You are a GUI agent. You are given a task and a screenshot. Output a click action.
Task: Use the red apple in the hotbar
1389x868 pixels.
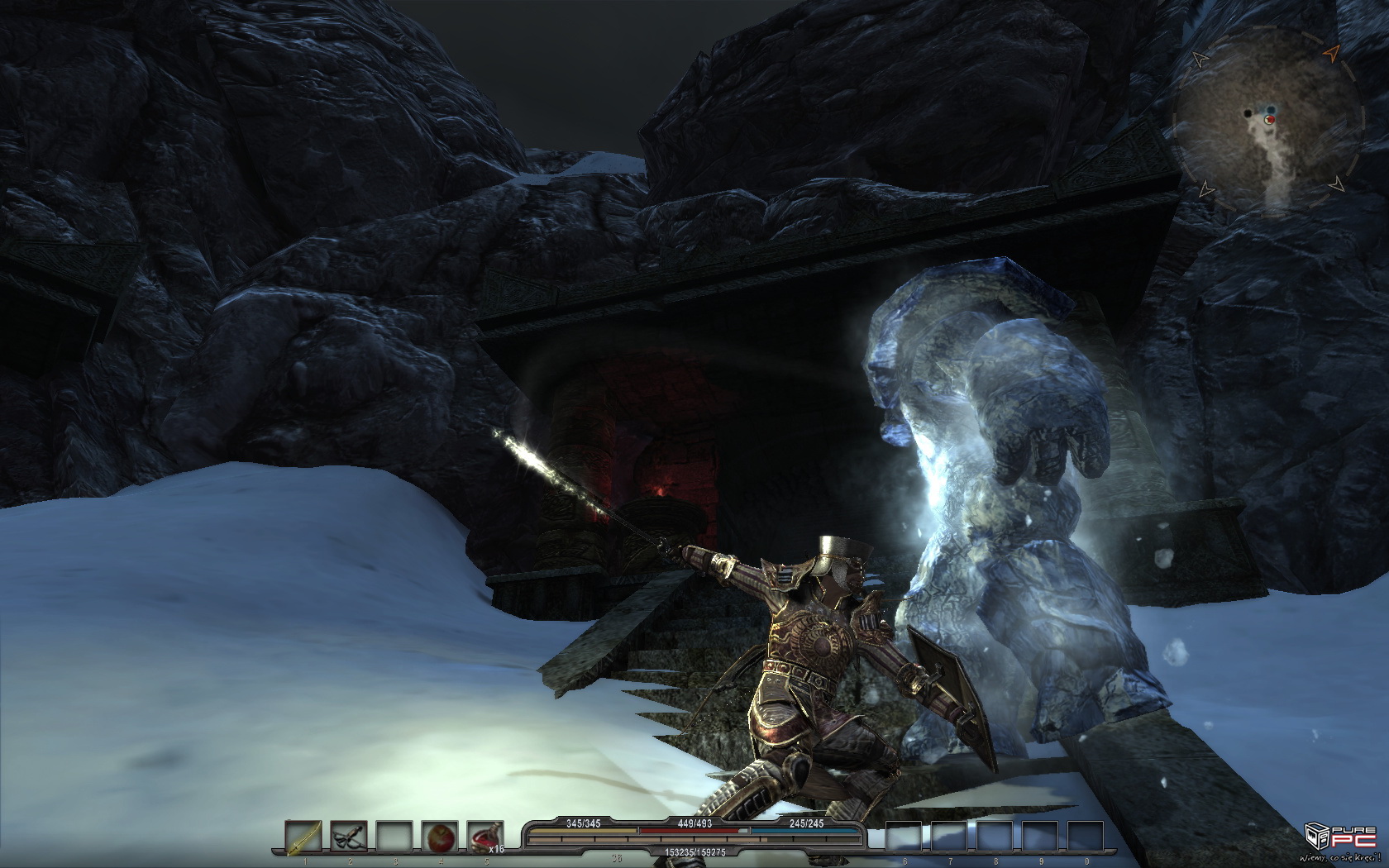440,837
